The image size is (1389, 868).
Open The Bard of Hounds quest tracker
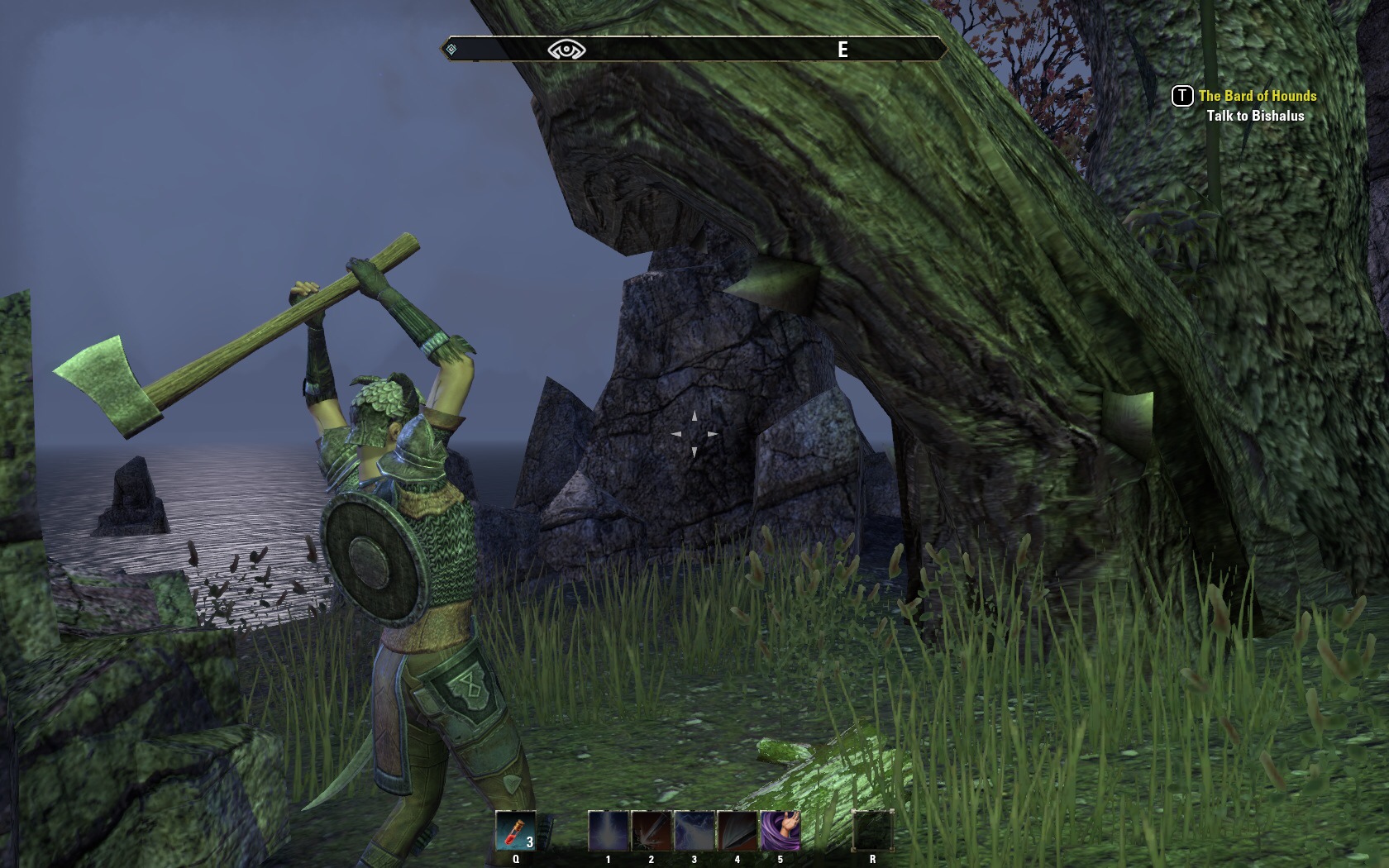coord(1257,96)
